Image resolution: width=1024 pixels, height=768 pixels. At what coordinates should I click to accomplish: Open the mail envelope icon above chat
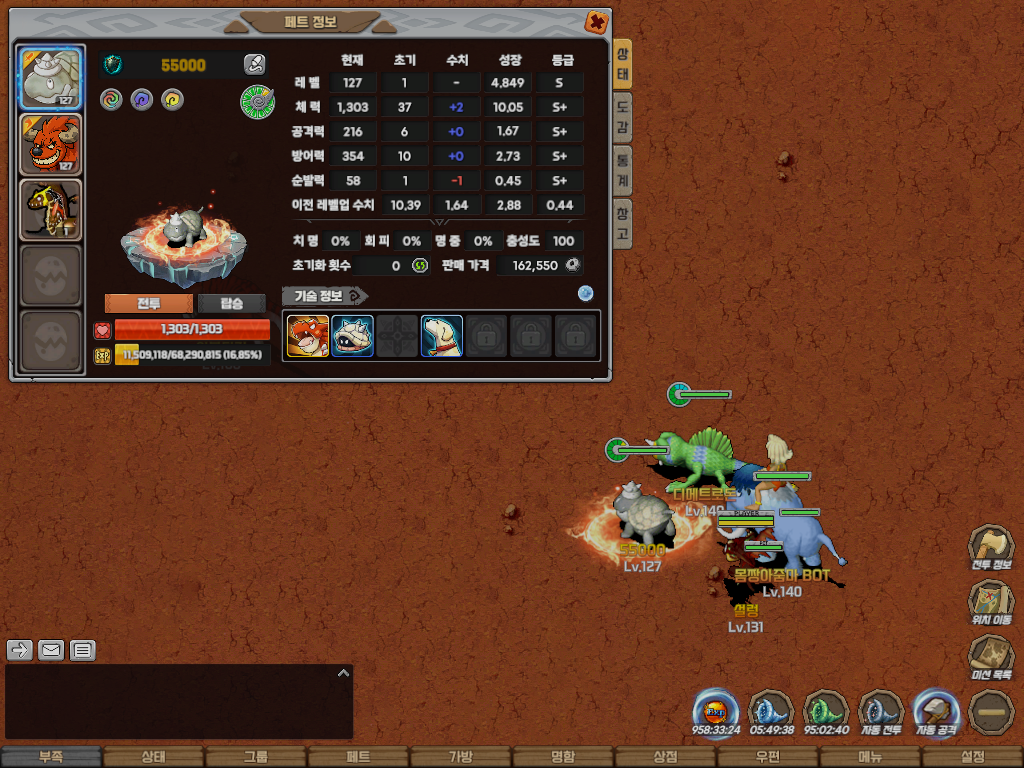coord(51,650)
